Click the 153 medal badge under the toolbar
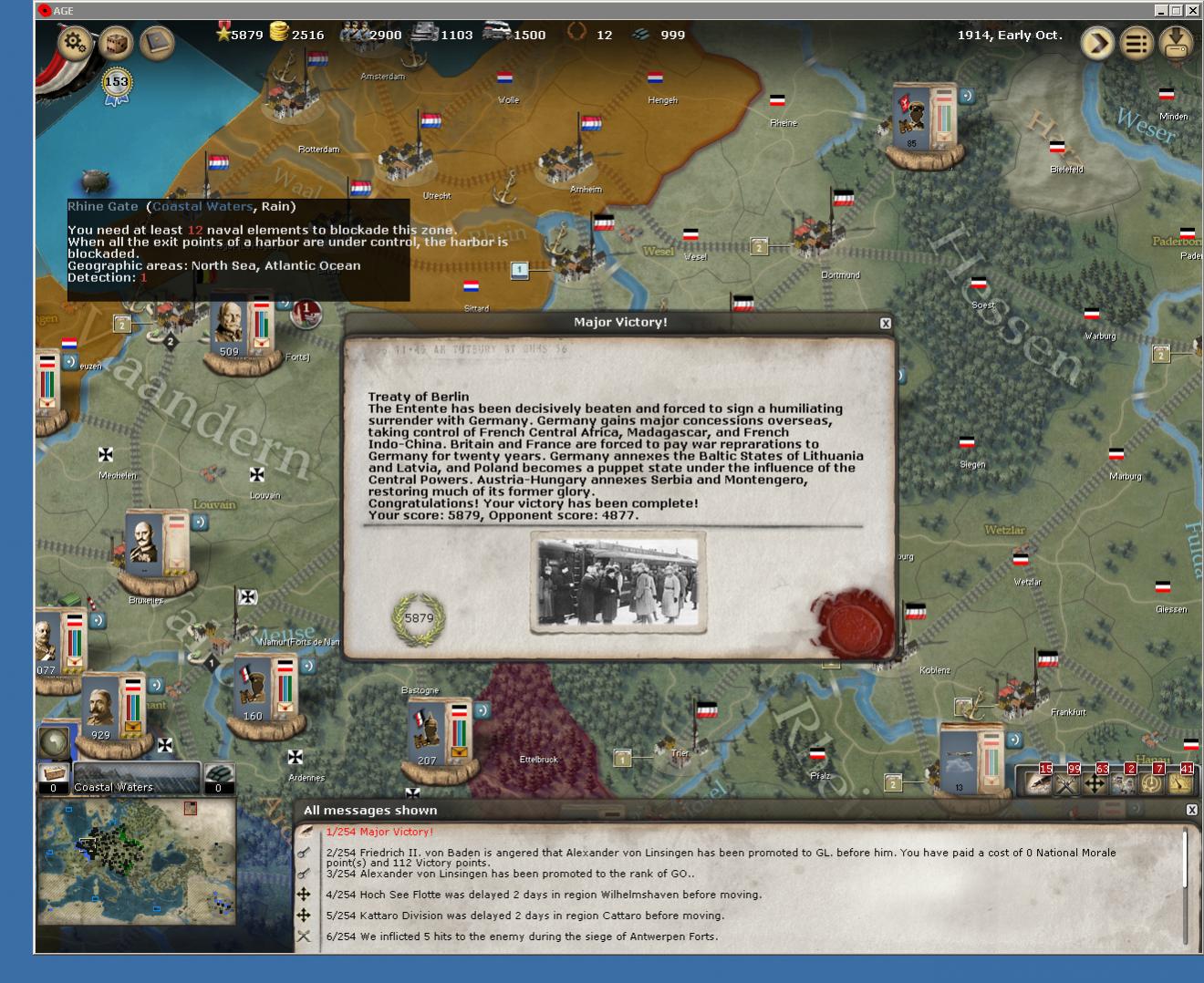Screen dimensions: 1204x983 click(115, 83)
